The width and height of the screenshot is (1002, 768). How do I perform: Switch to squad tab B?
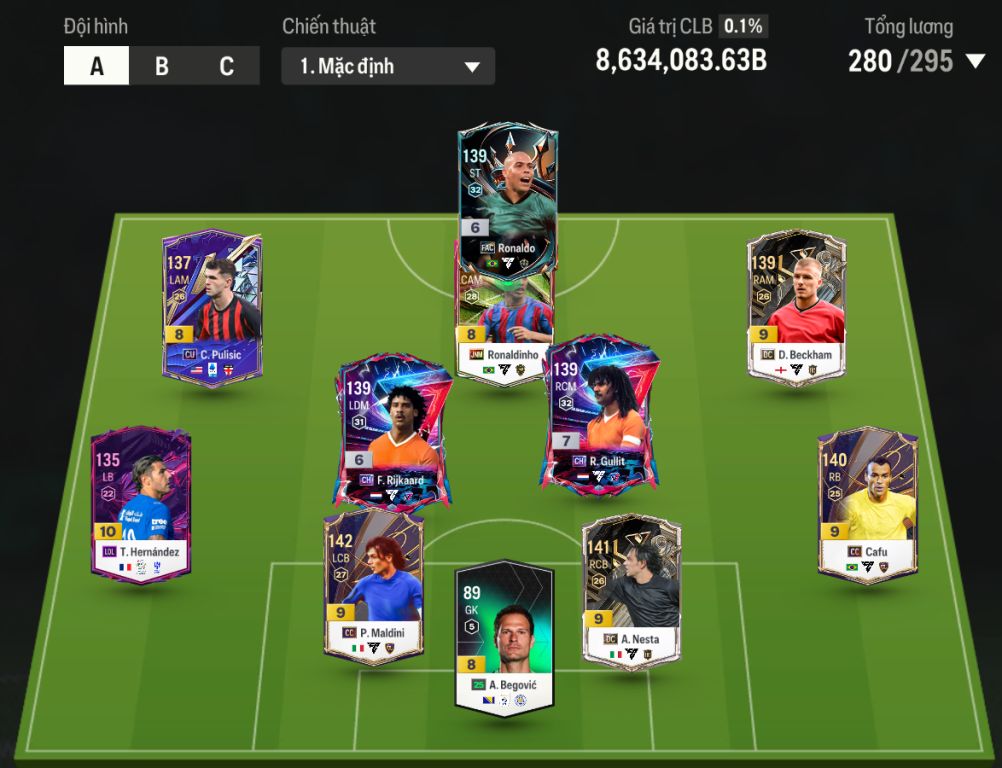(x=162, y=67)
